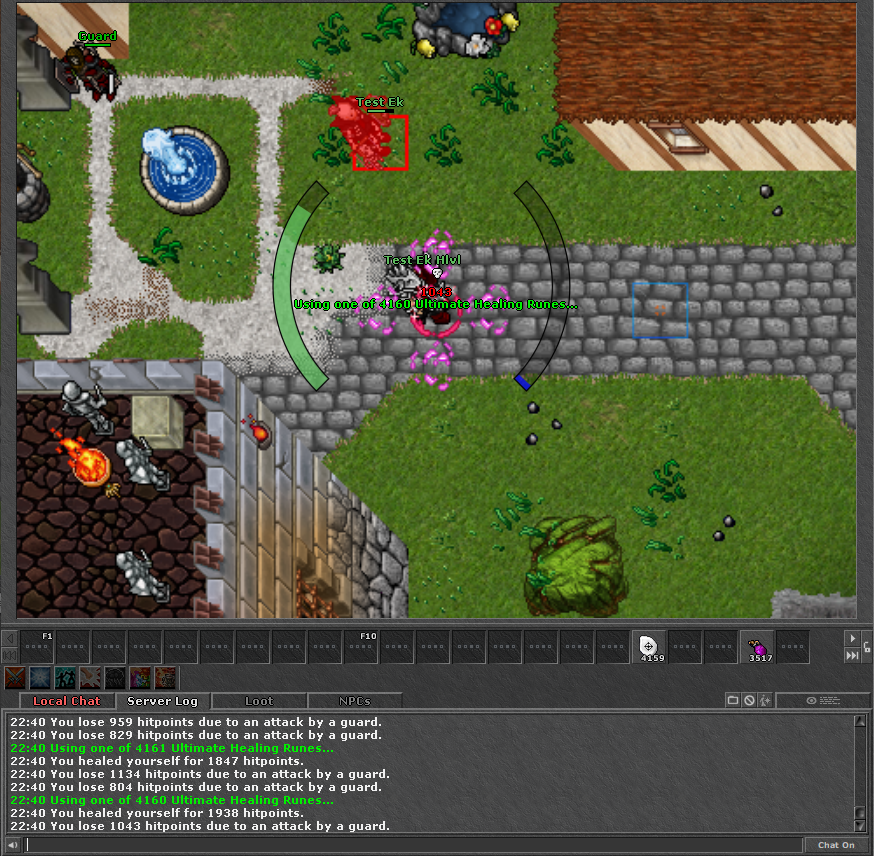This screenshot has width=874, height=856.
Task: Click the crossed swords status icon
Action: (14, 678)
